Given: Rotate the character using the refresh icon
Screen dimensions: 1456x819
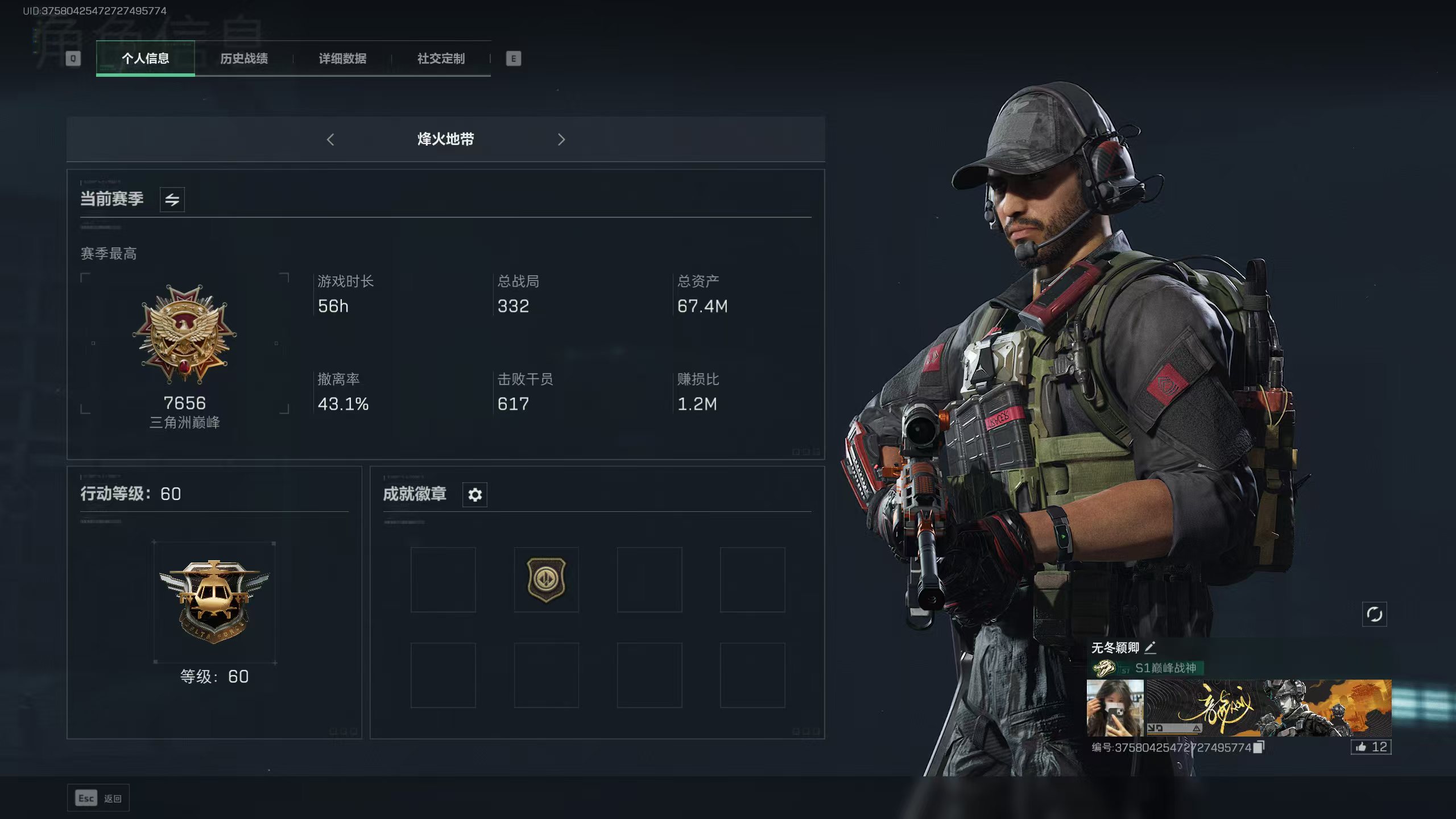Looking at the screenshot, I should point(1374,614).
